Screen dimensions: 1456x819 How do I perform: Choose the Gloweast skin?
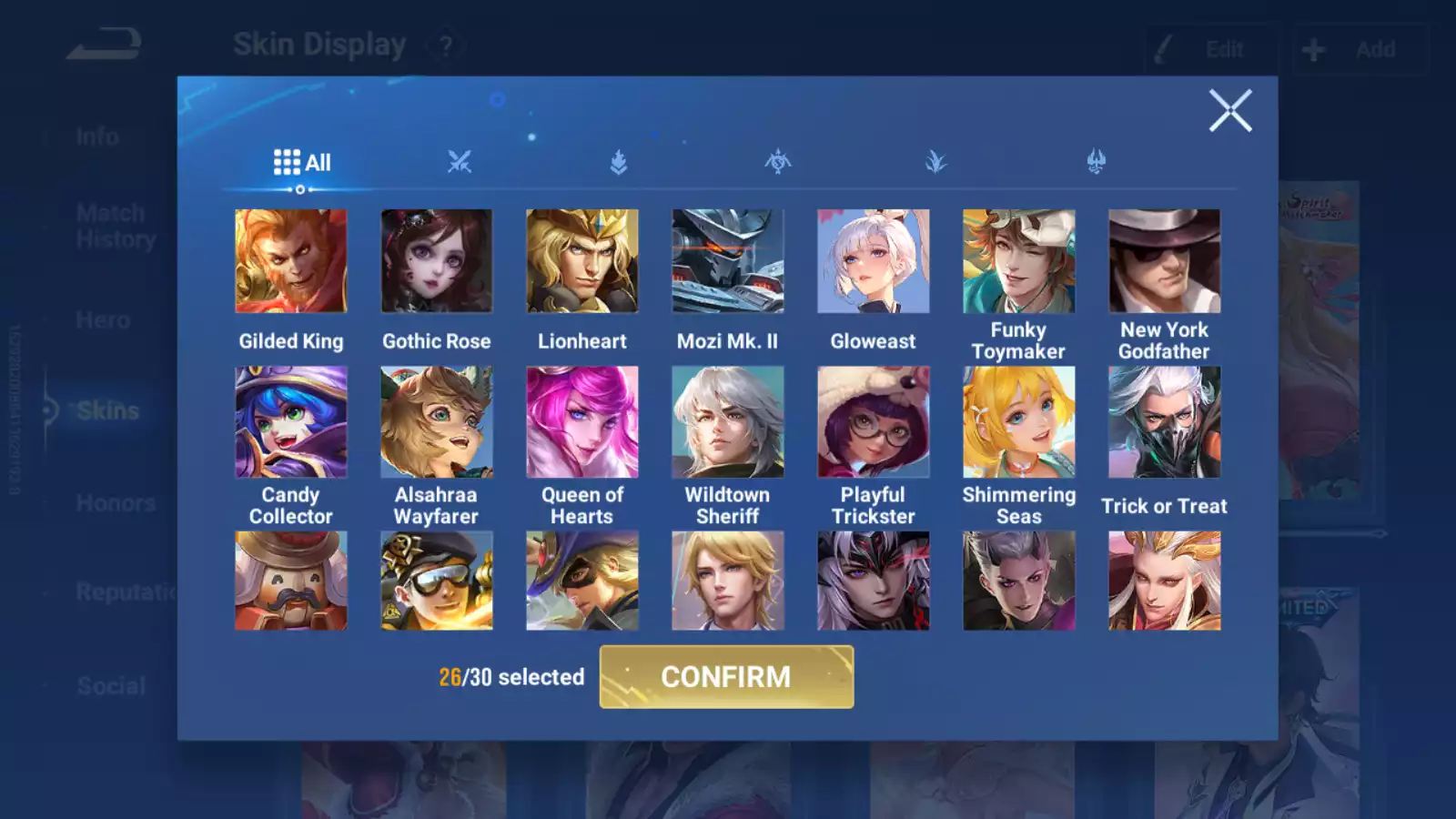(x=874, y=261)
